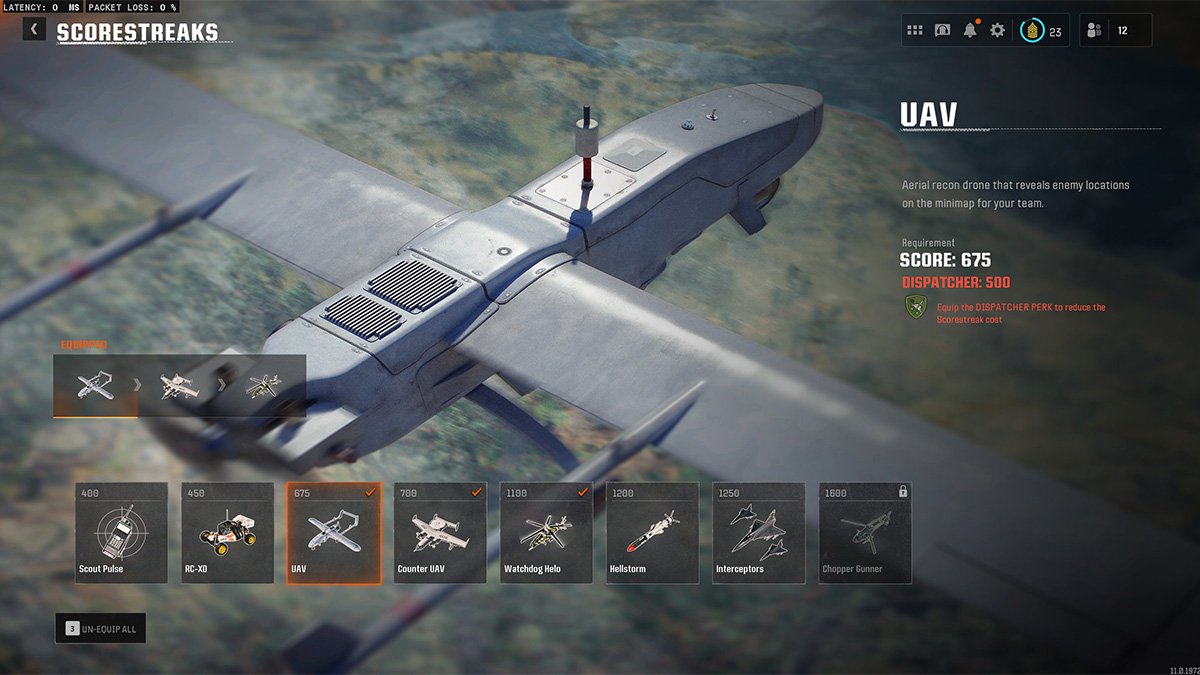1200x675 pixels.
Task: Select the equipped Watchdog Helo slot
Action: click(x=262, y=386)
